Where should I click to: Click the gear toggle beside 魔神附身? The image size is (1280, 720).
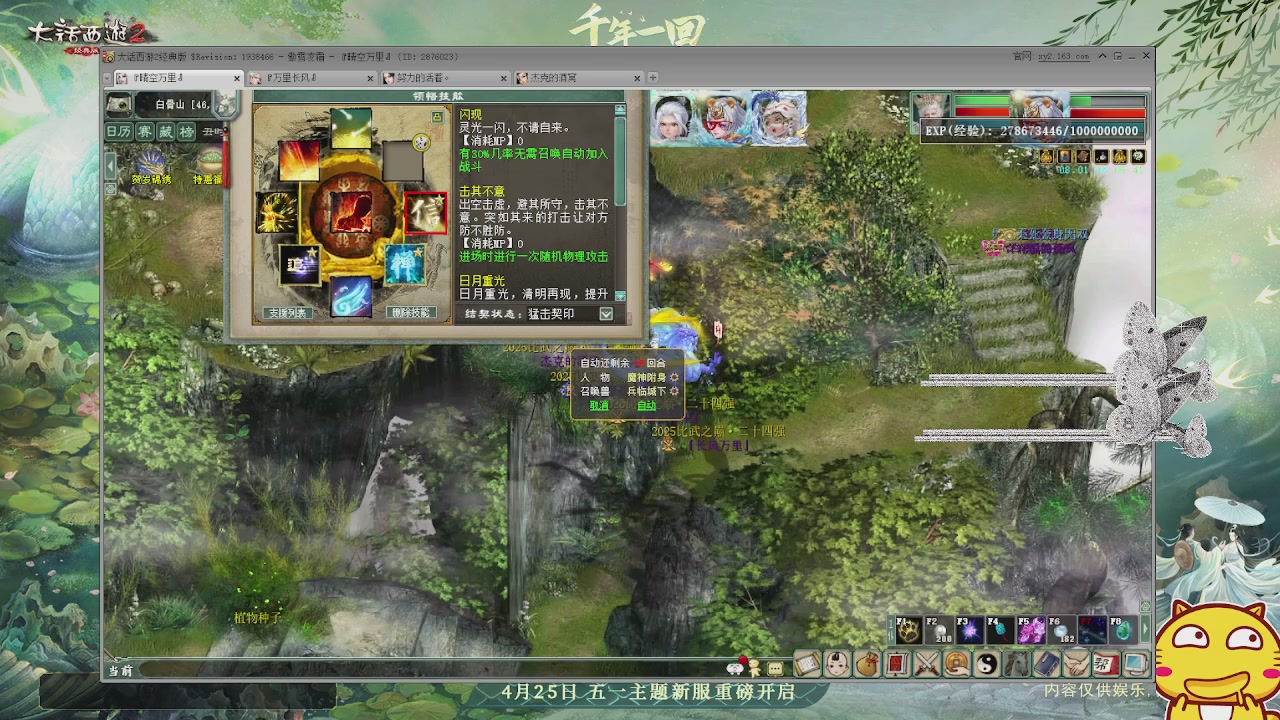pyautogui.click(x=673, y=378)
